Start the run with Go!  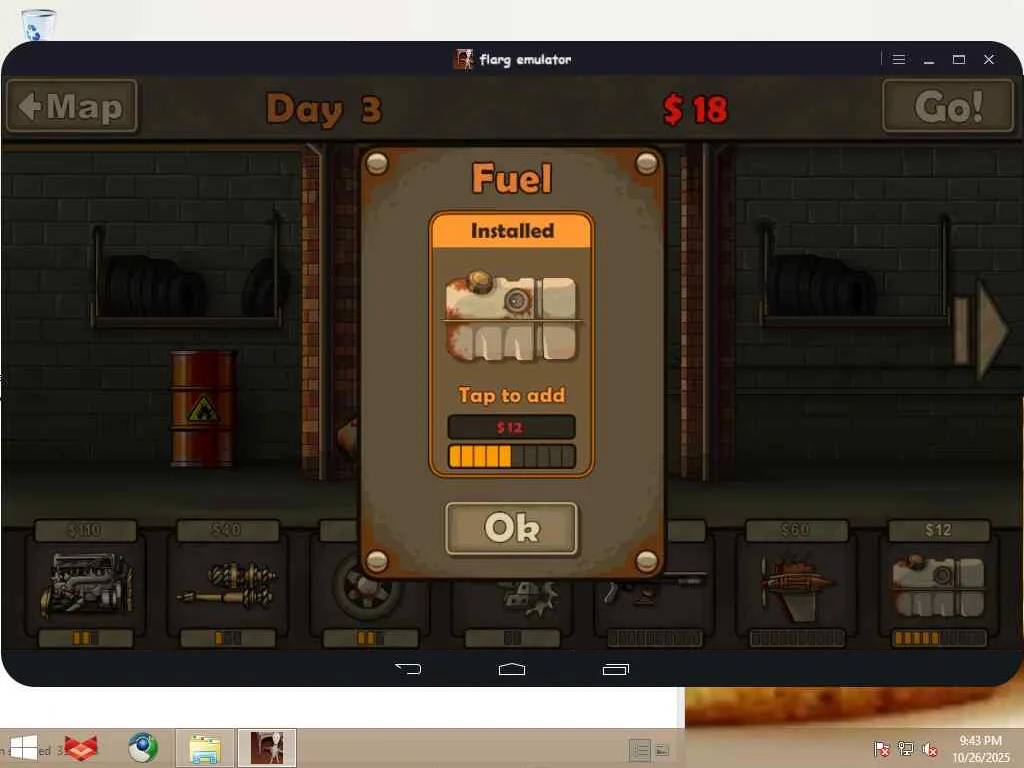click(x=947, y=106)
